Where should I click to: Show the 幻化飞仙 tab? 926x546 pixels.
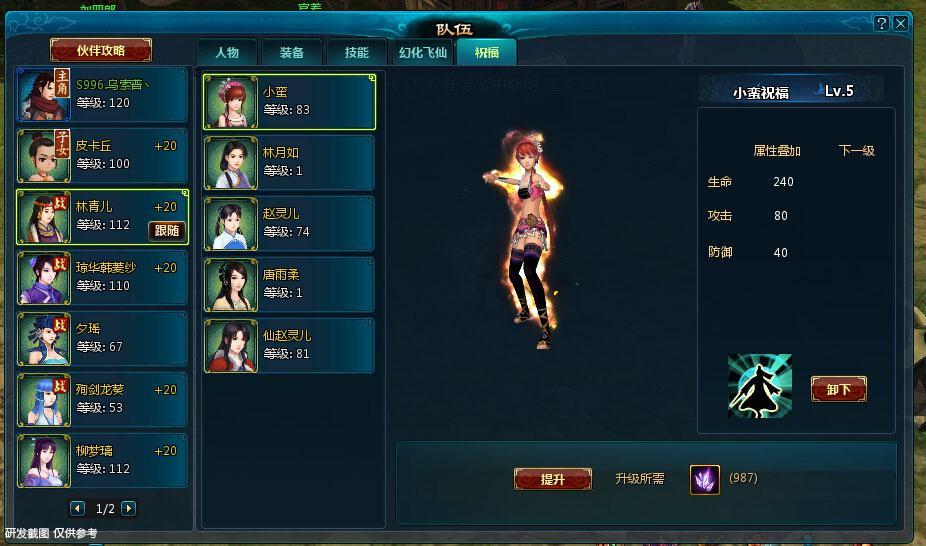click(423, 53)
